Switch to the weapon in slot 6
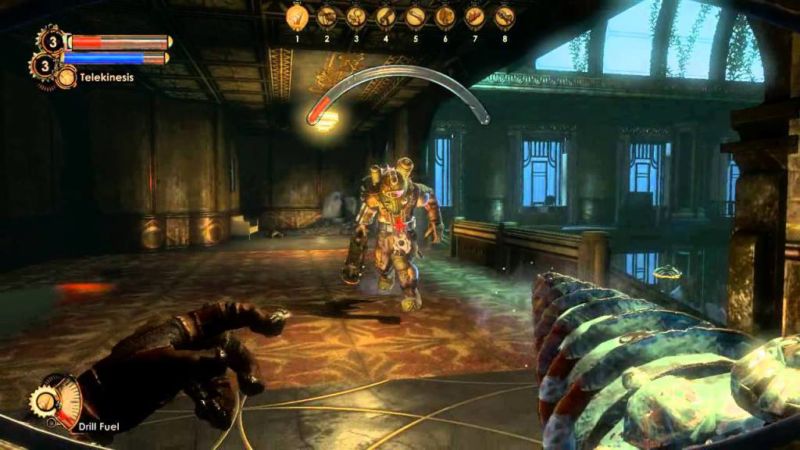The width and height of the screenshot is (800, 450). pos(445,17)
